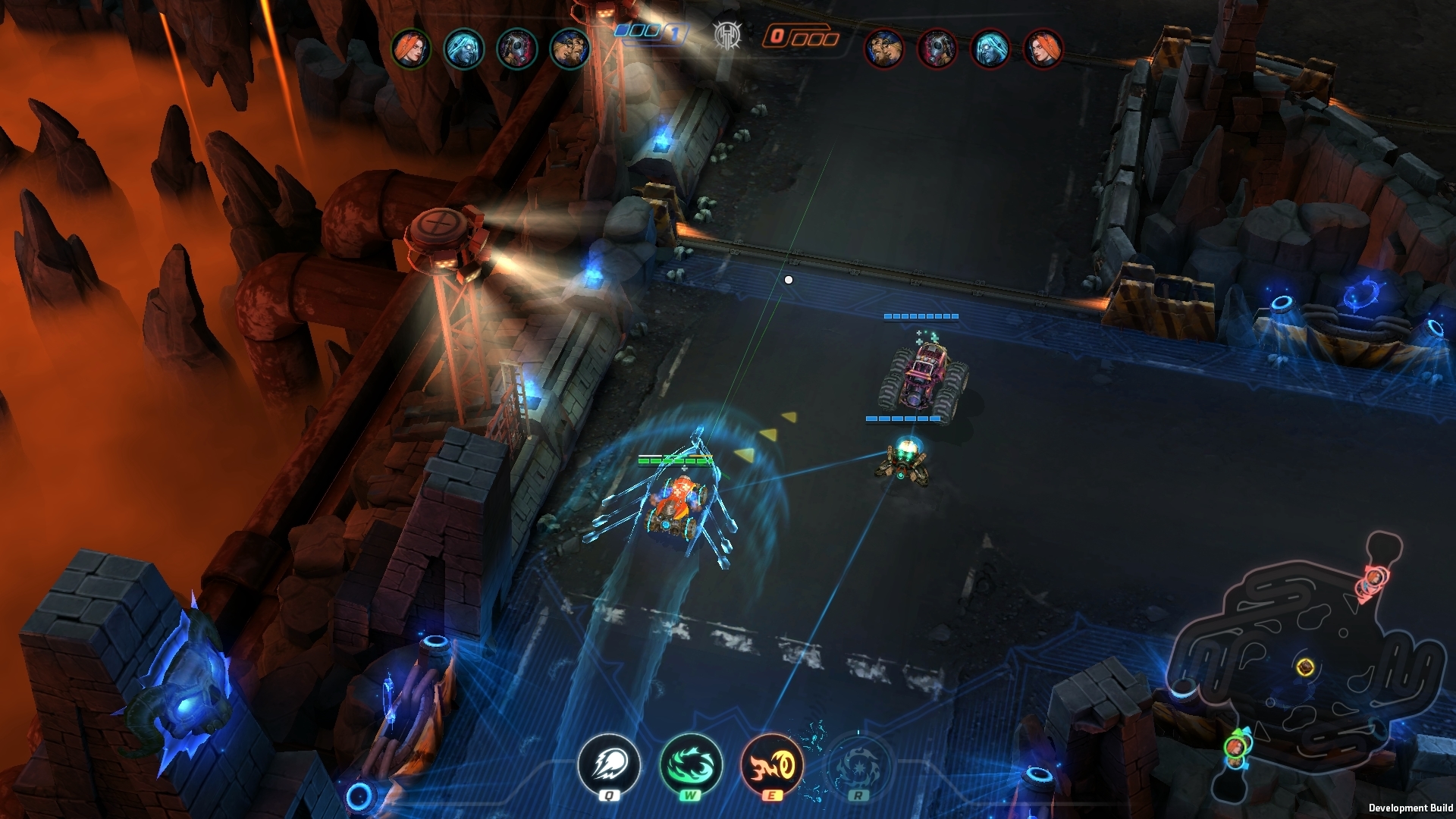Viewport: 1456px width, 819px height.
Task: Activate the white comet Q ability
Action: [608, 764]
